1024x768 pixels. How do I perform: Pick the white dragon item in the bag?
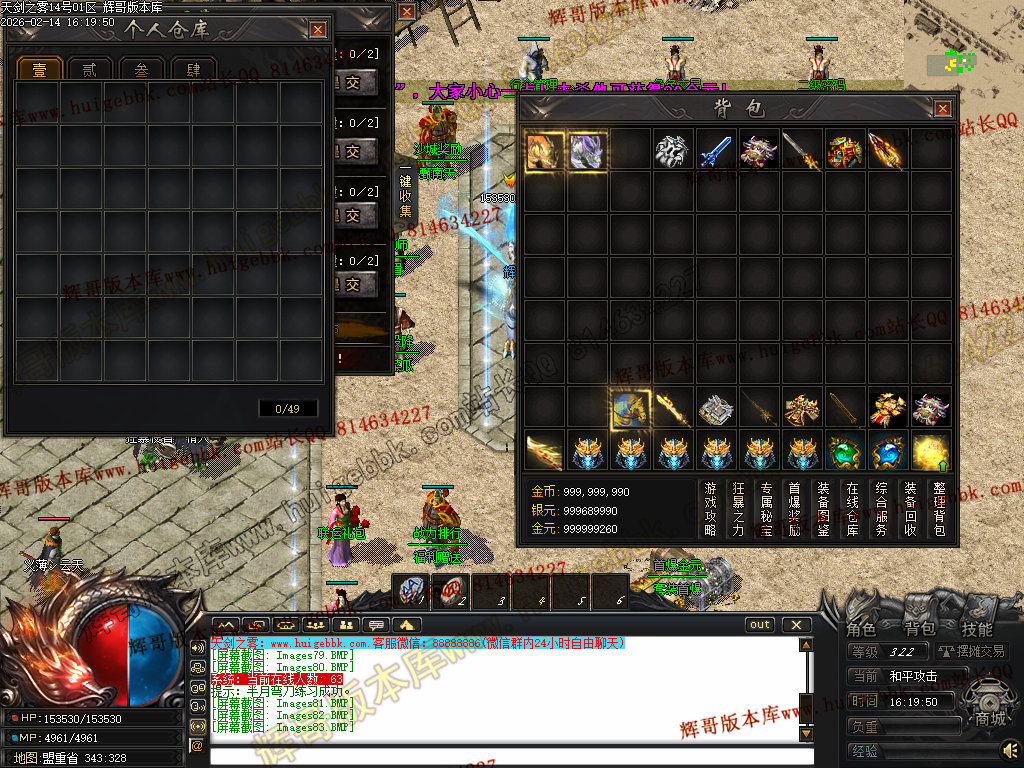671,152
